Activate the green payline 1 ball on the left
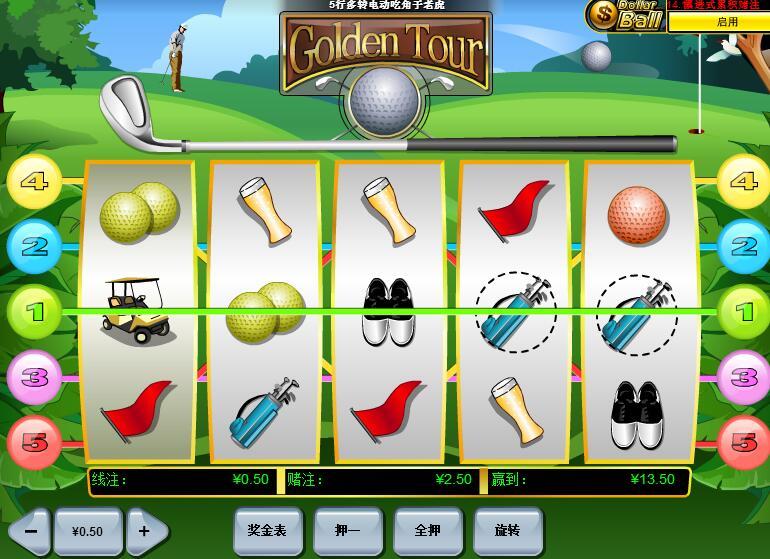 click(x=35, y=312)
